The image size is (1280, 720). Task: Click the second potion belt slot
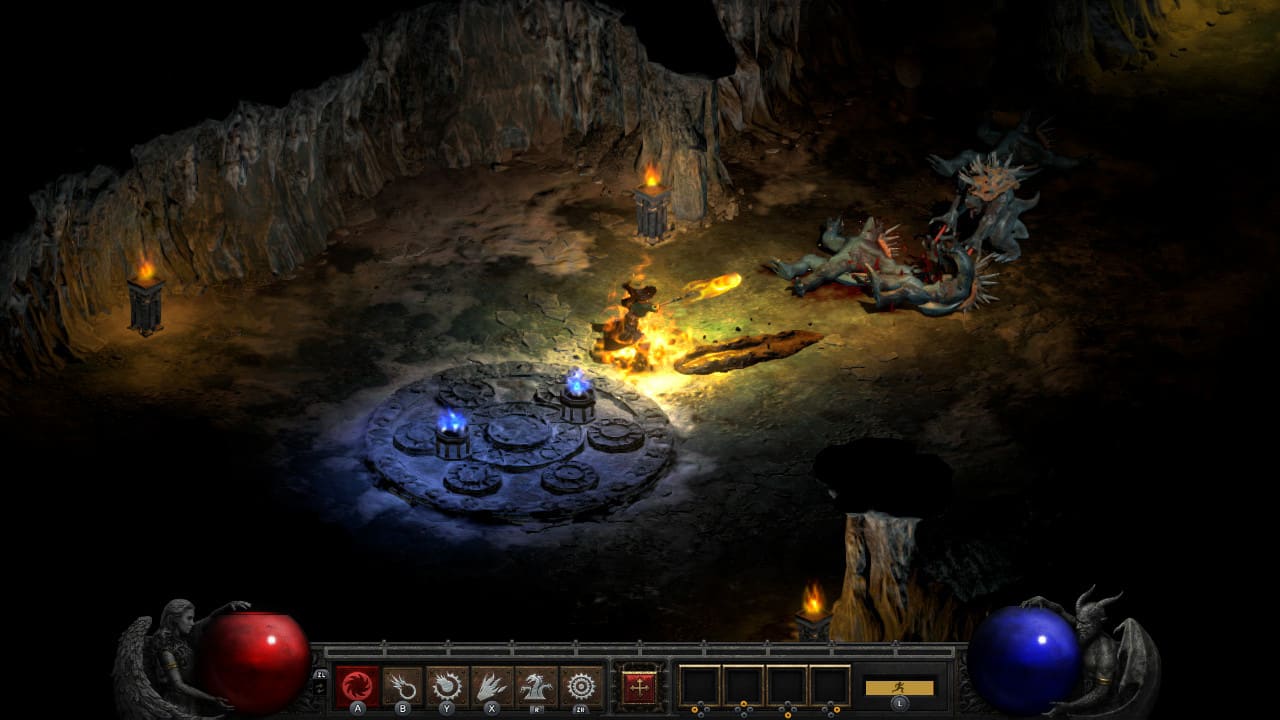coord(743,684)
